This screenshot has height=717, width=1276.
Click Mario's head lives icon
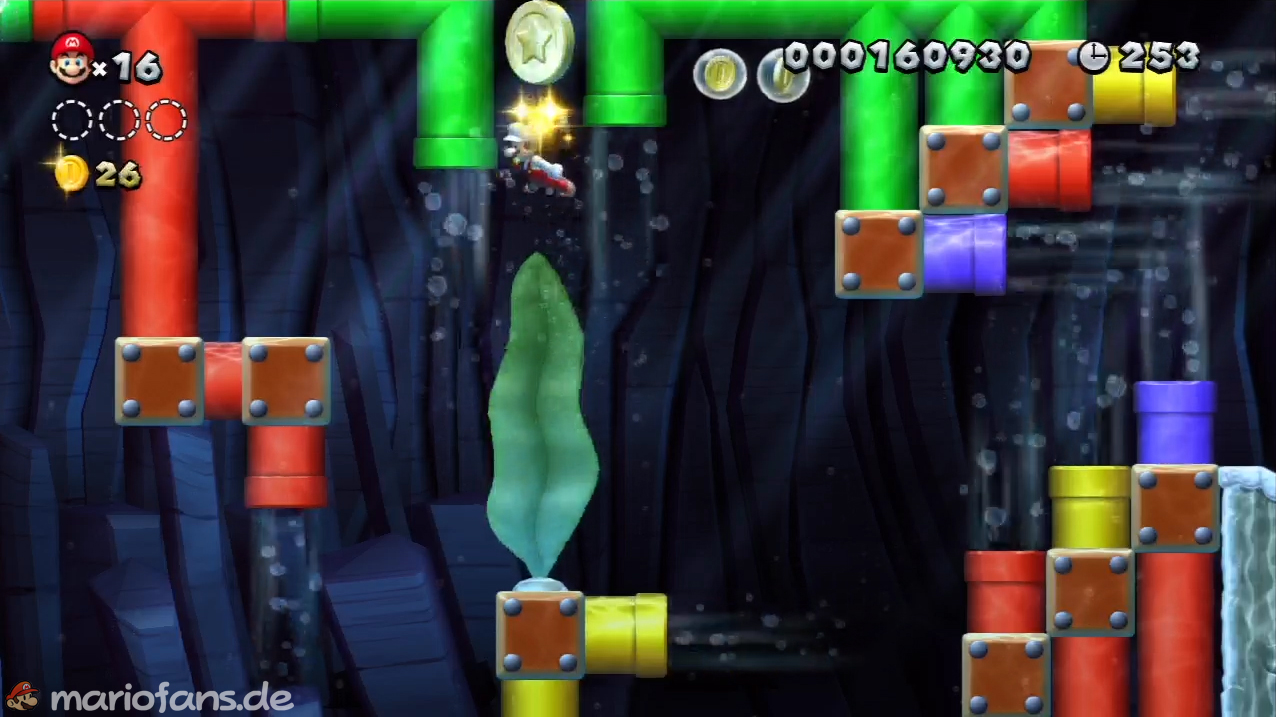(x=71, y=58)
